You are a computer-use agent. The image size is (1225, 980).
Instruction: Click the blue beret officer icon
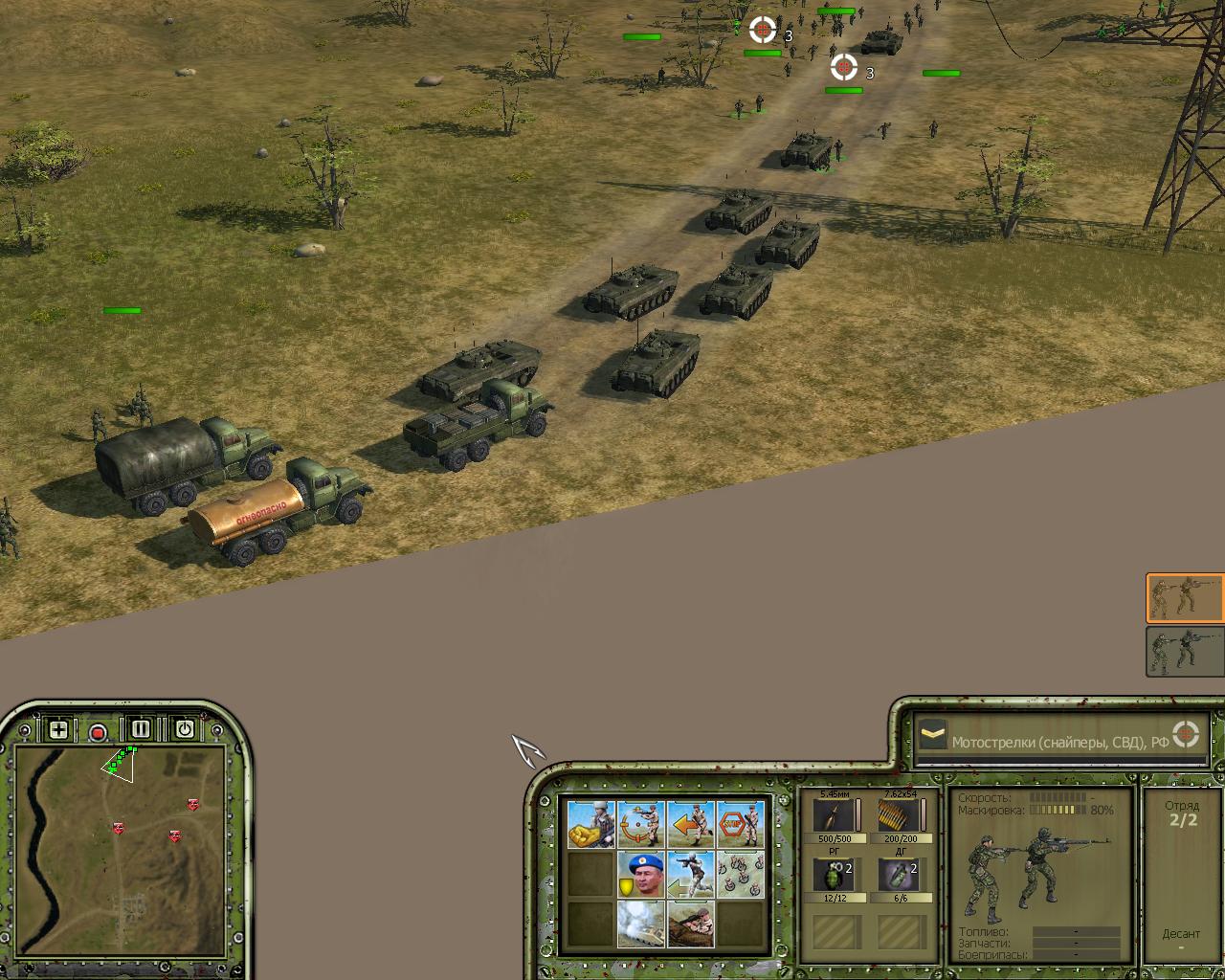pyautogui.click(x=640, y=874)
